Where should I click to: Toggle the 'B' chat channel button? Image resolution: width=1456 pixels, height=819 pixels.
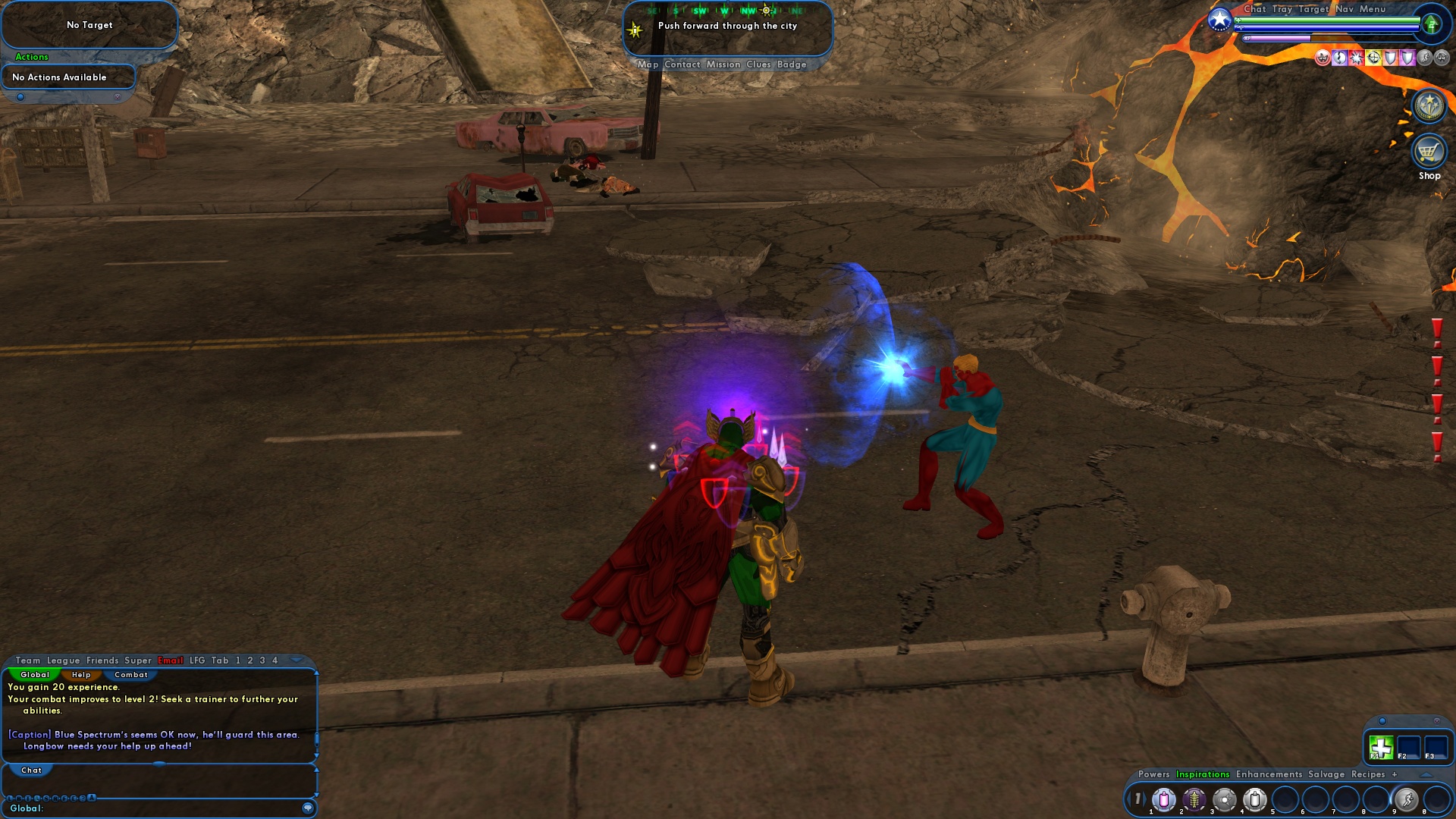click(19, 797)
